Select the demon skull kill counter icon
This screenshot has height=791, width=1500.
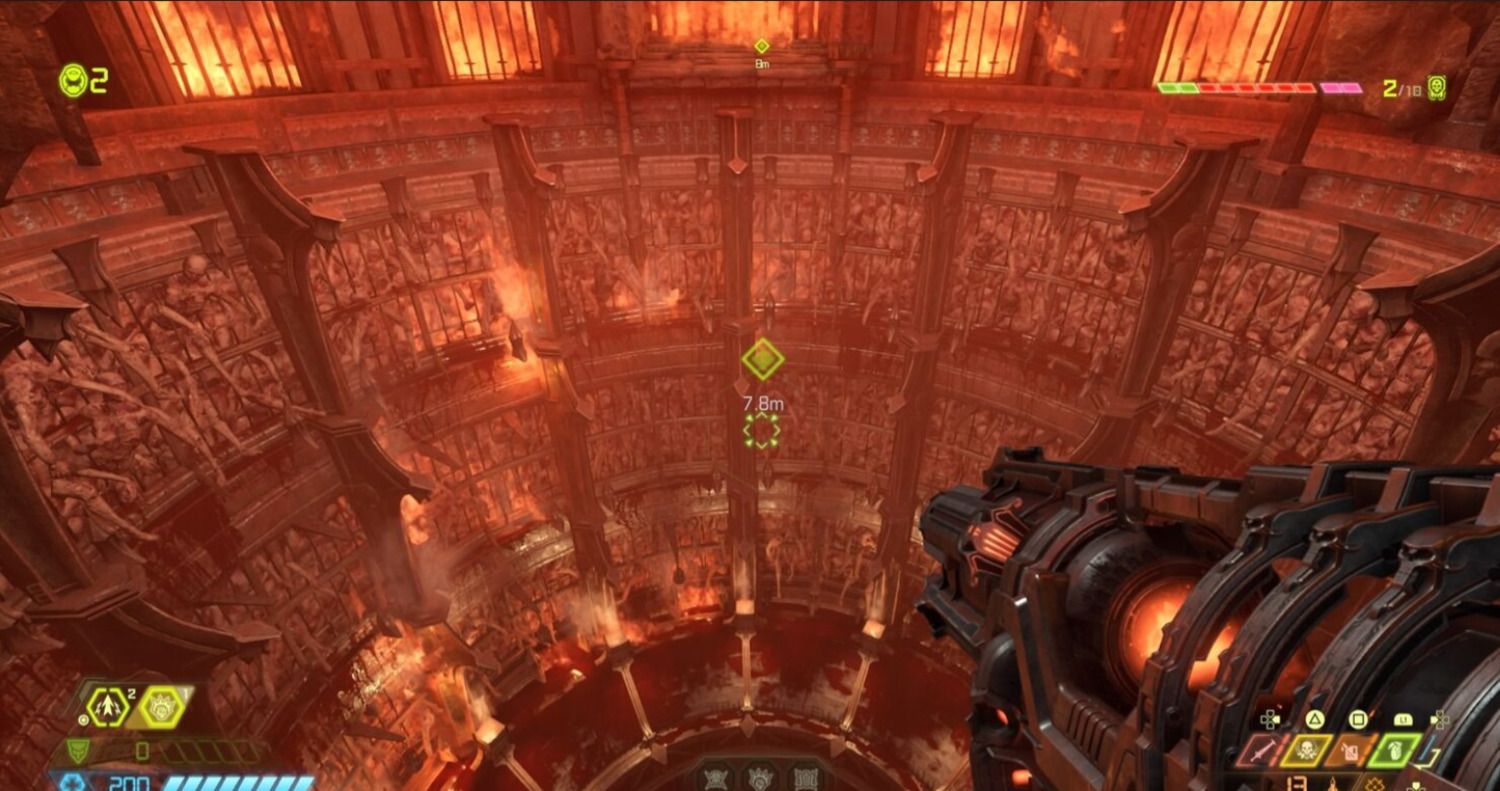coord(1437,87)
